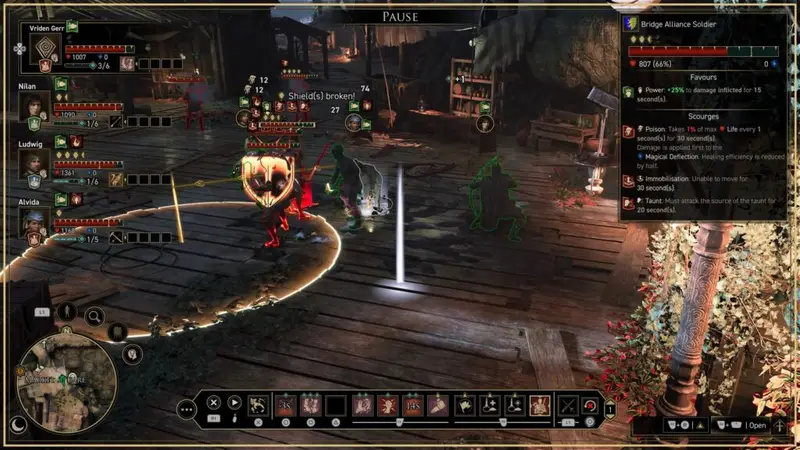
Task: Click the standing figure icon above minimap
Action: [68, 311]
